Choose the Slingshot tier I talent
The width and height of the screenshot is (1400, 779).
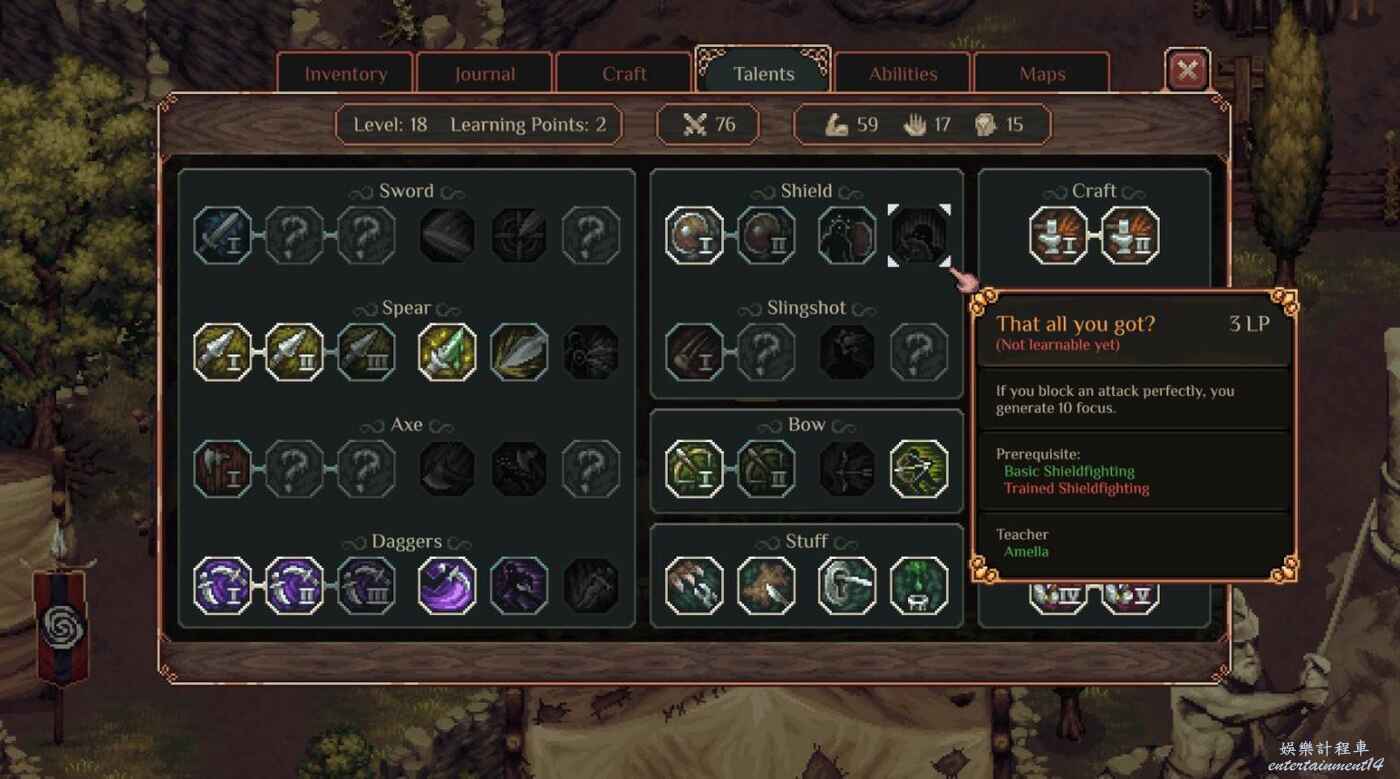695,352
